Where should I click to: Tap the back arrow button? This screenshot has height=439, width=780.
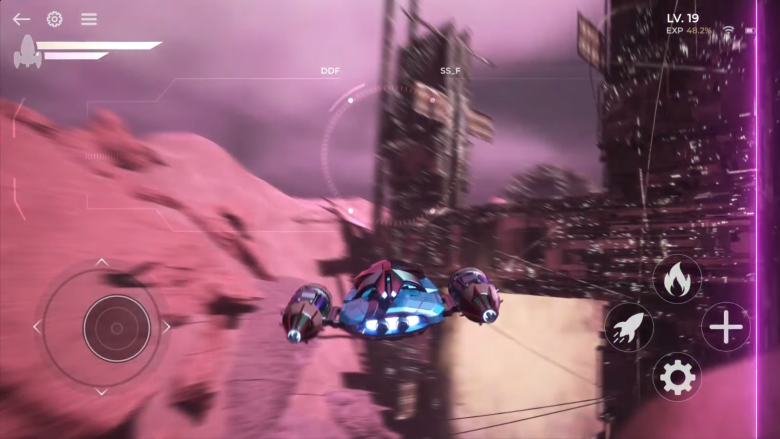[21, 19]
